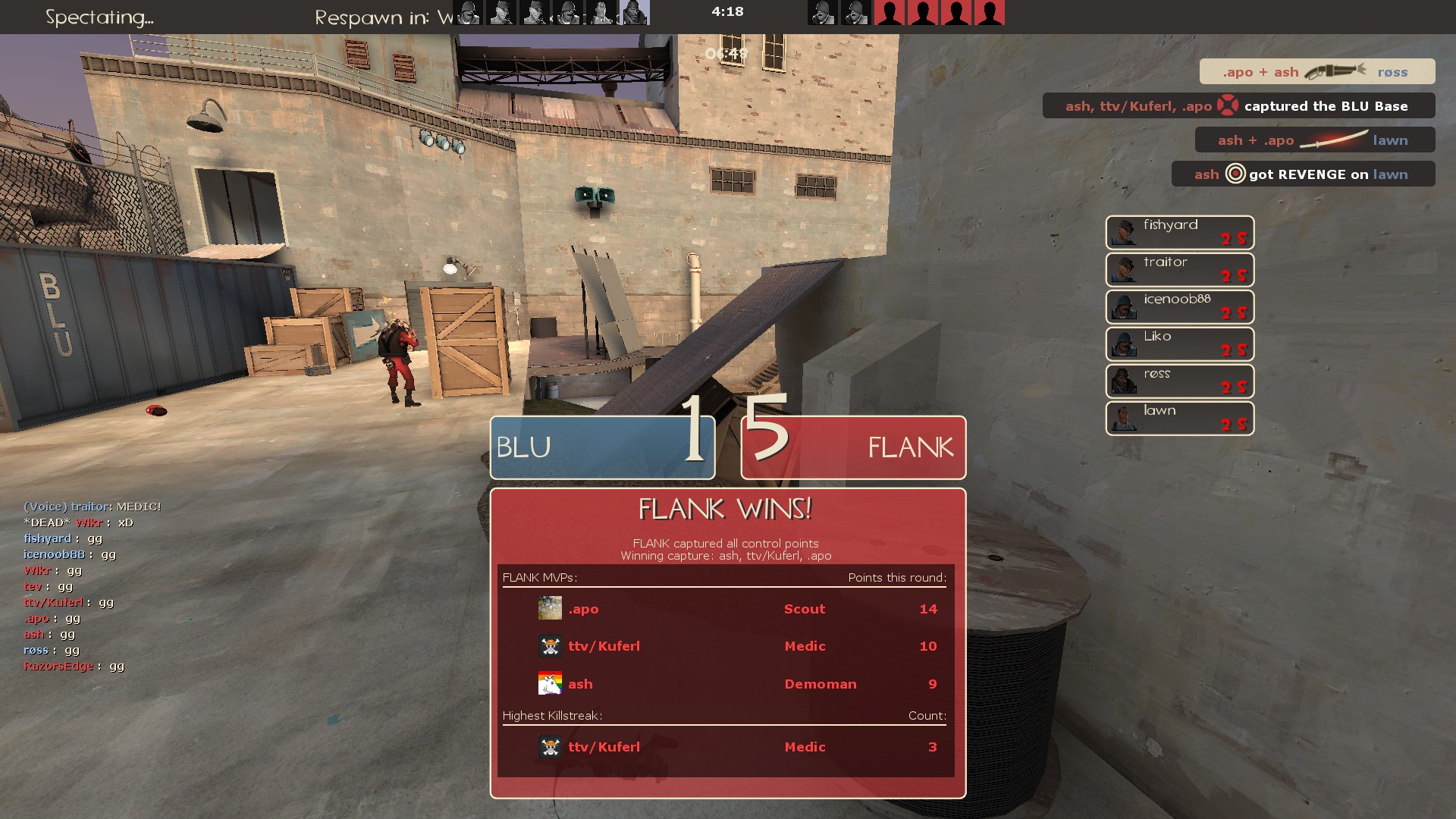Image resolution: width=1456 pixels, height=819 pixels.
Task: Select the kill feed entry for røss
Action: coord(1316,72)
